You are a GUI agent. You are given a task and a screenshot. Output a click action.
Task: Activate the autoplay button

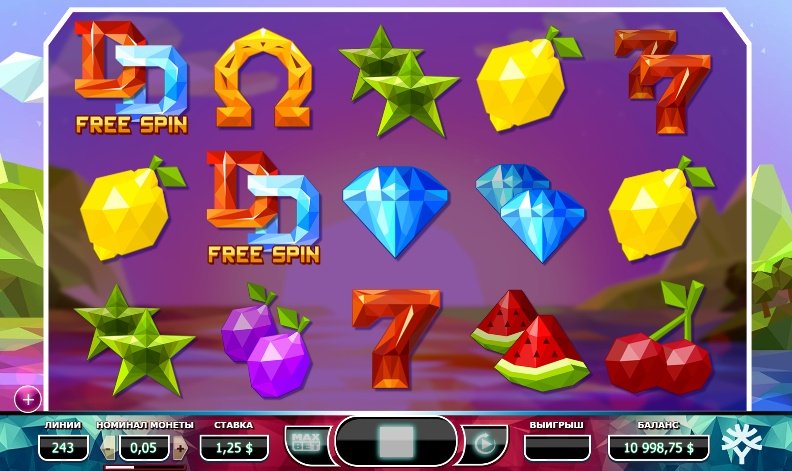[485, 442]
